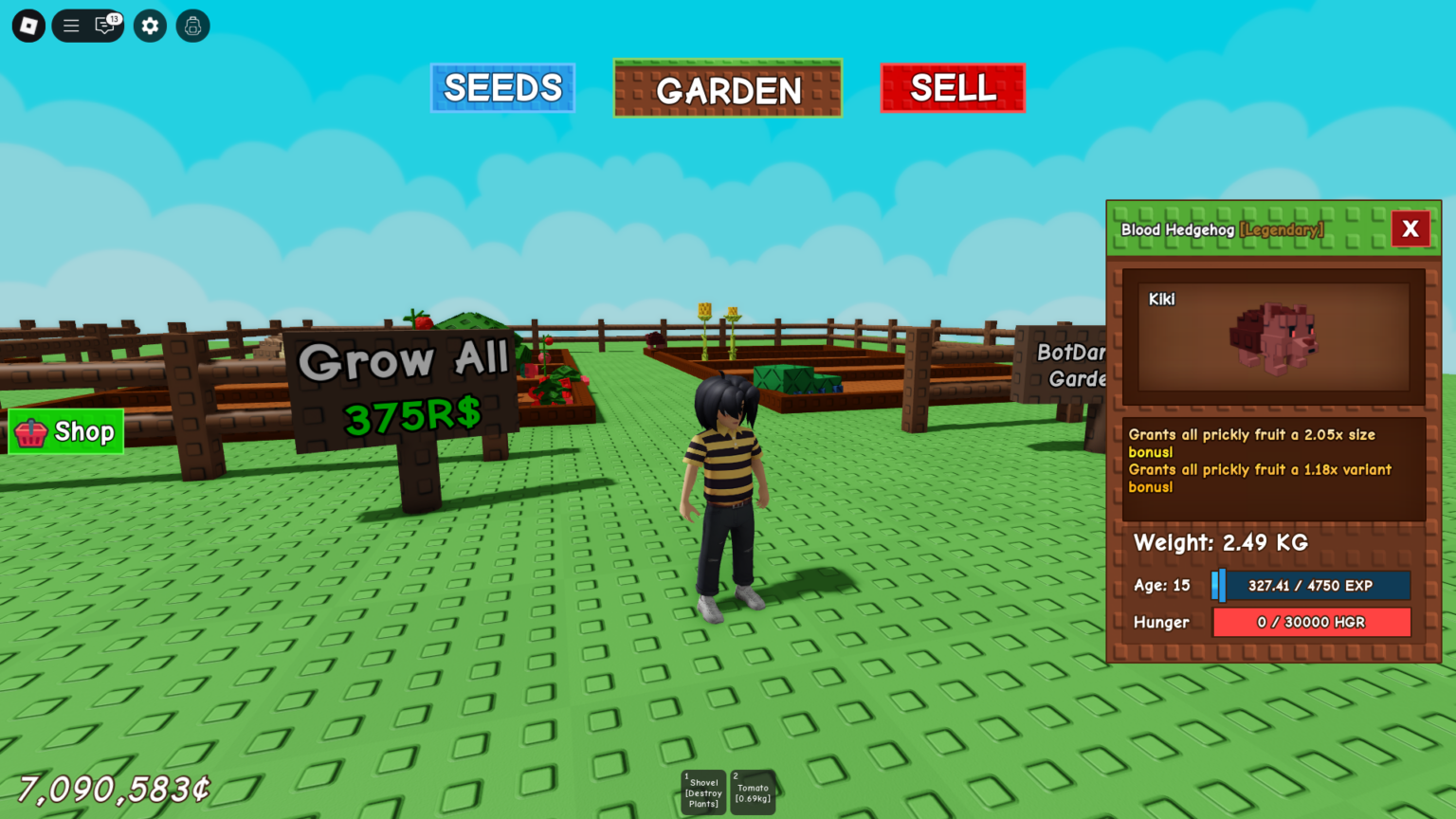Click the 0 / 30000 Hunger bar
The height and width of the screenshot is (819, 1456).
point(1310,622)
